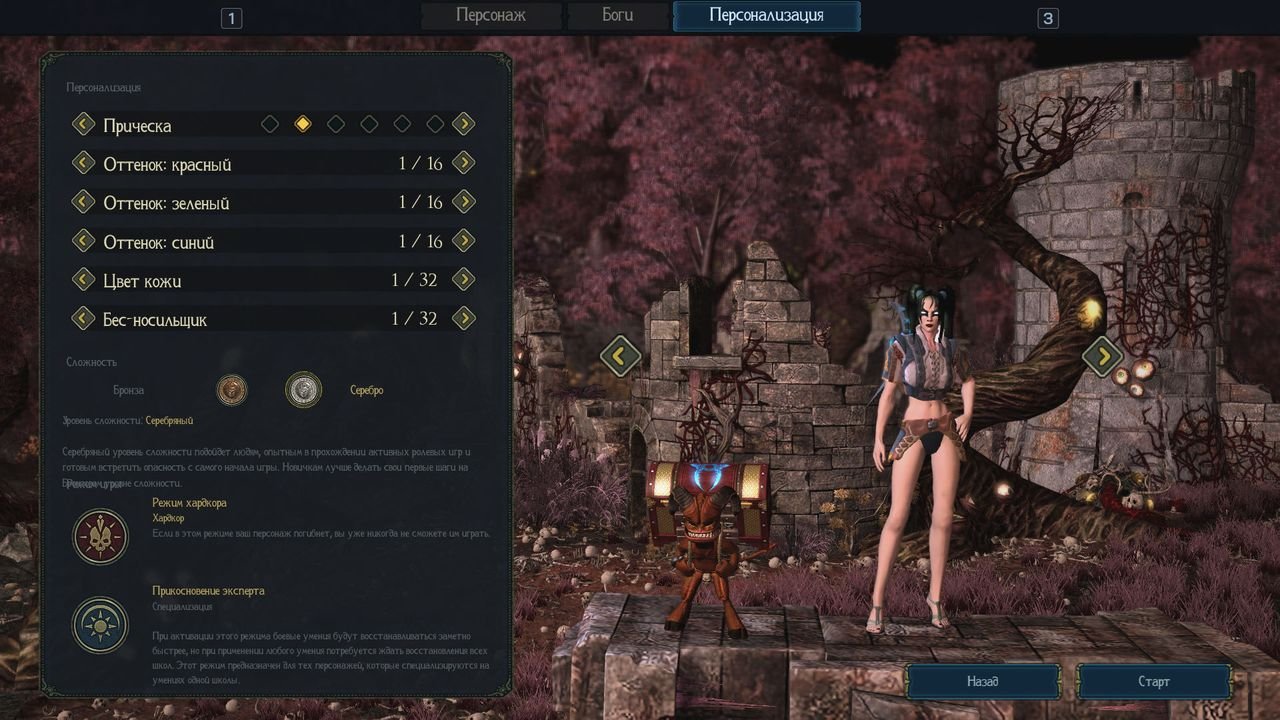Select the Персонализация tab
Screen dimensions: 1280x720
click(x=766, y=16)
